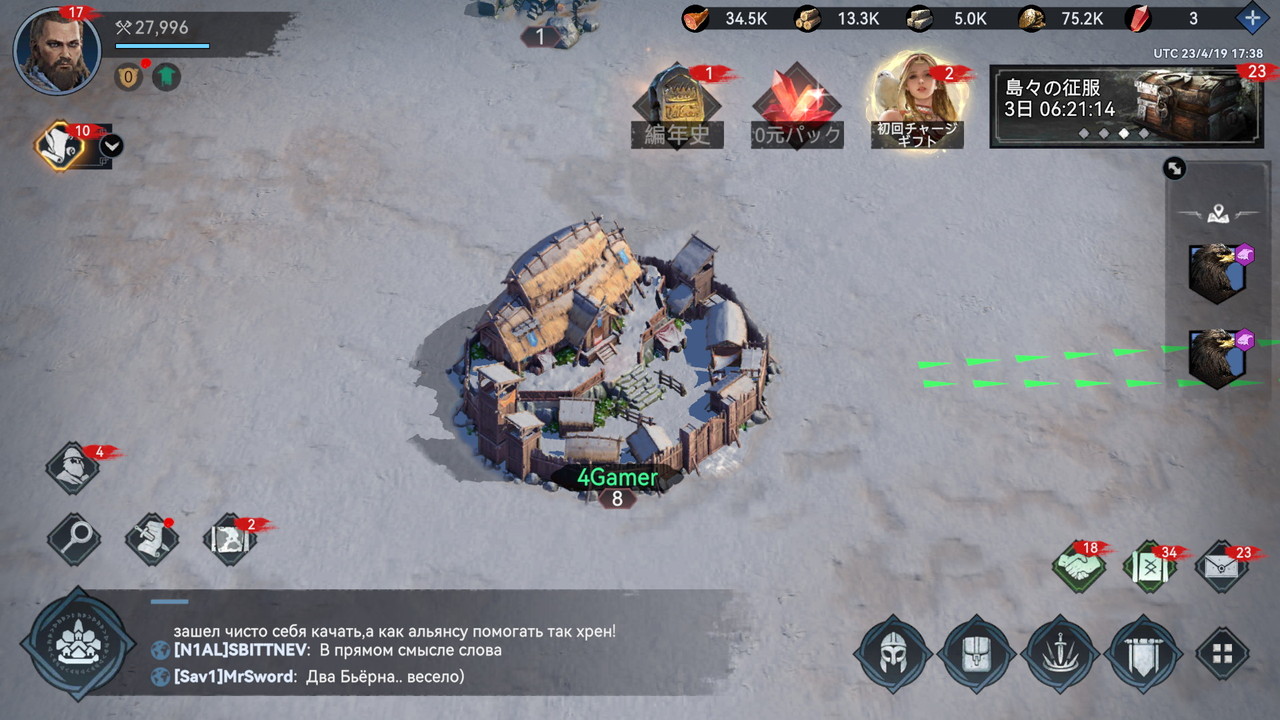Expand the quest dropdown arrow

(112, 146)
